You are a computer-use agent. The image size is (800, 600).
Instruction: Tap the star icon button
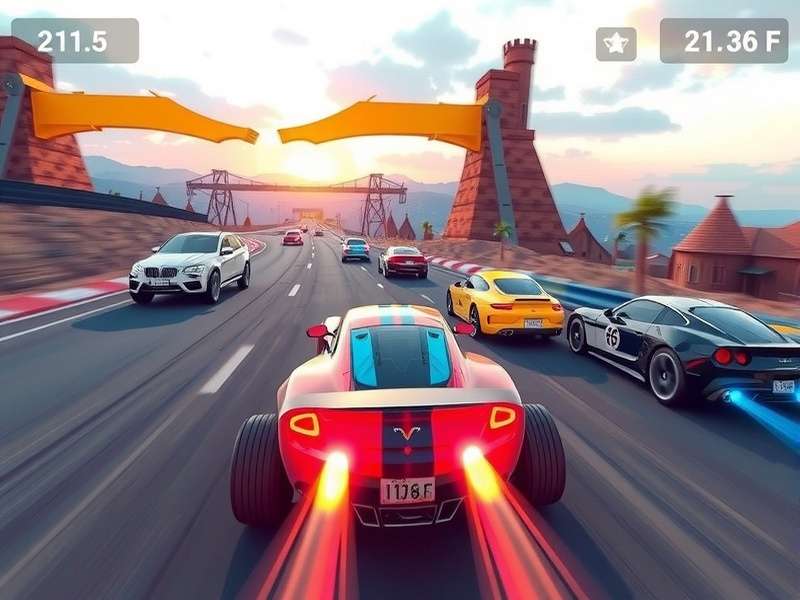(616, 43)
